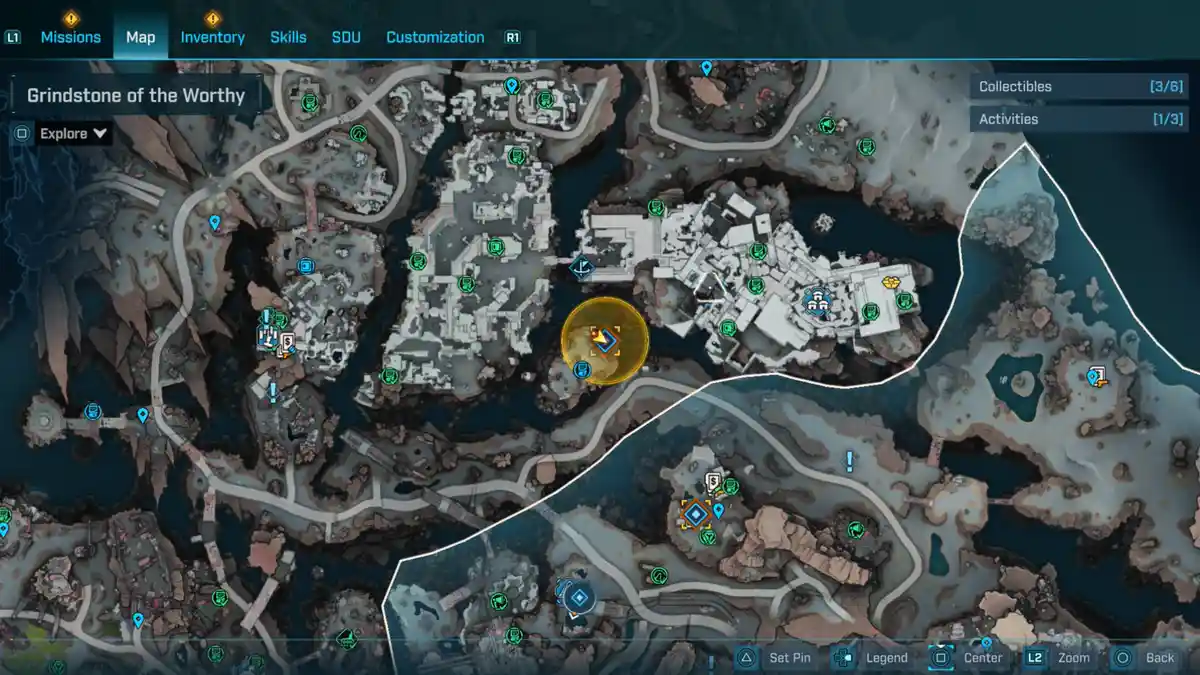Go to the Skills tab

pos(288,37)
